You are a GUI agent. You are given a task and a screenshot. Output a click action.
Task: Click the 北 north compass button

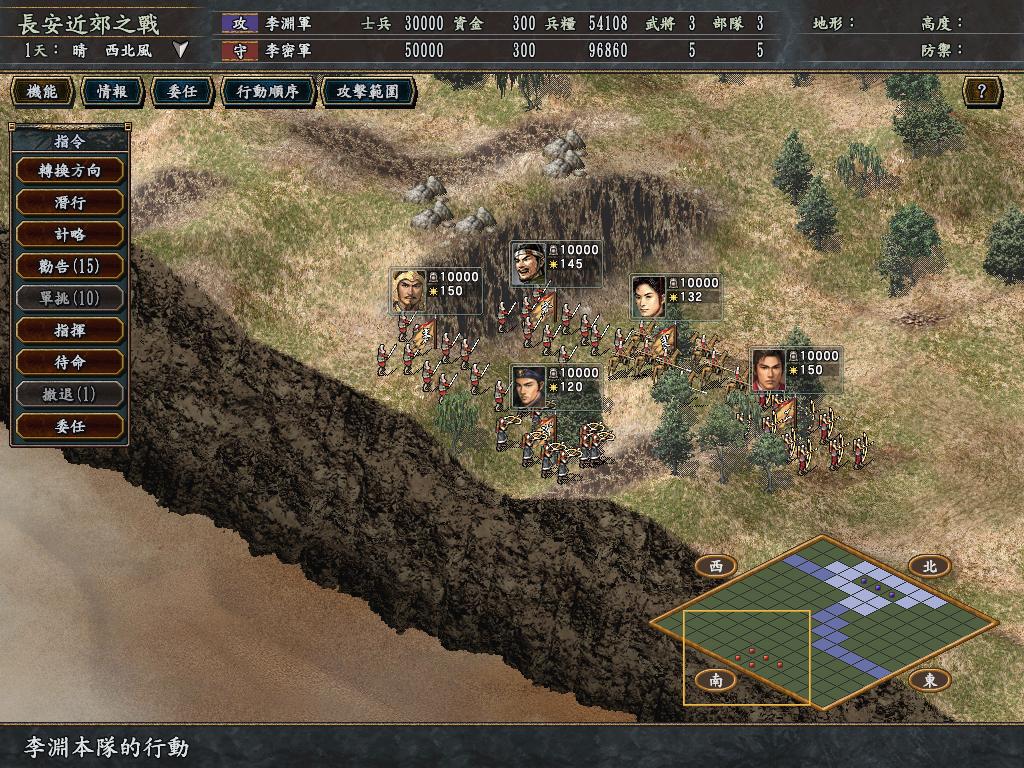pyautogui.click(x=929, y=566)
